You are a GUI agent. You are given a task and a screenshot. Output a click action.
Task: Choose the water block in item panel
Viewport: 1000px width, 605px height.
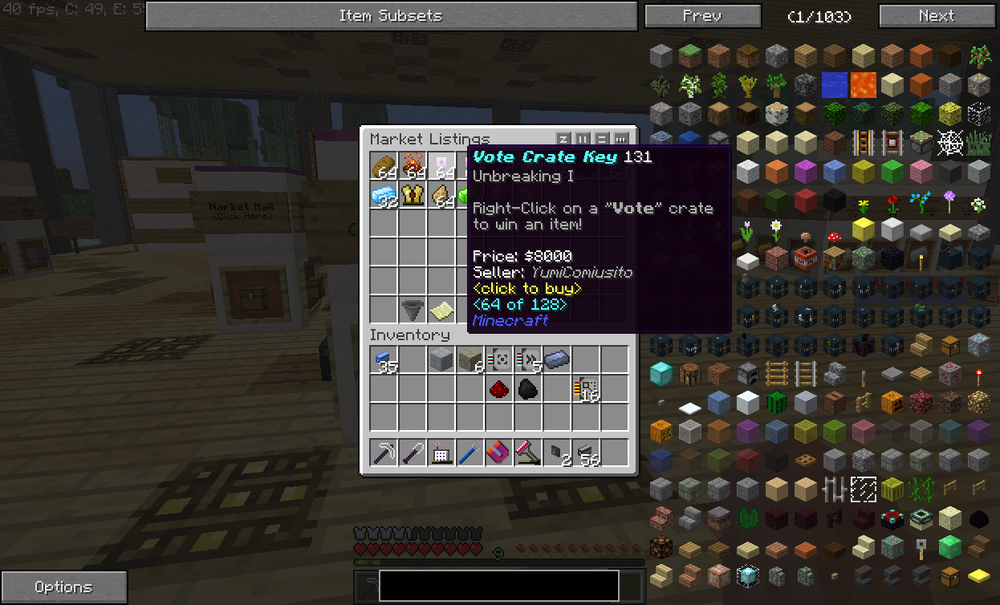(834, 84)
